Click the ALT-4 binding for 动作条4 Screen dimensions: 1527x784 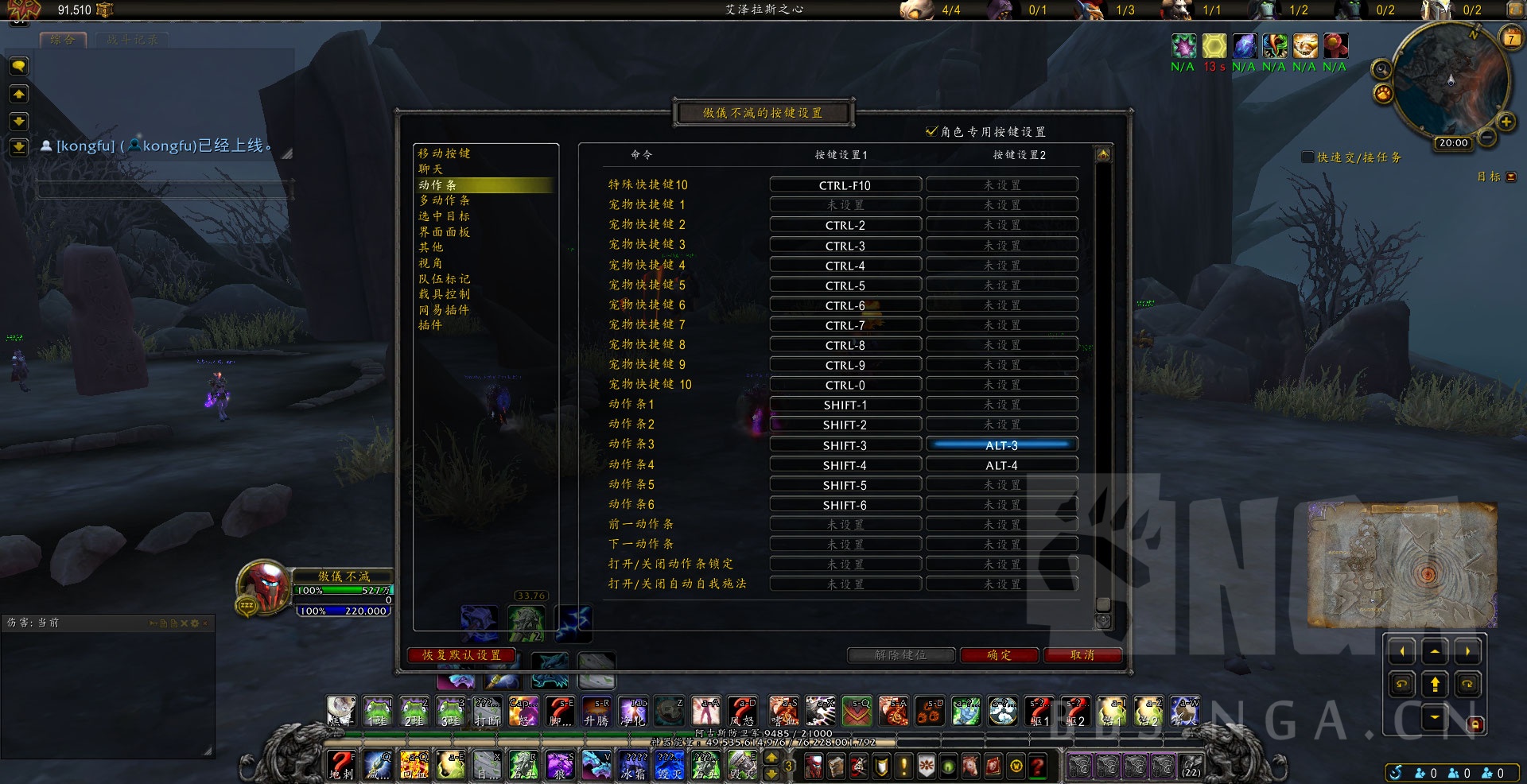coord(1001,465)
